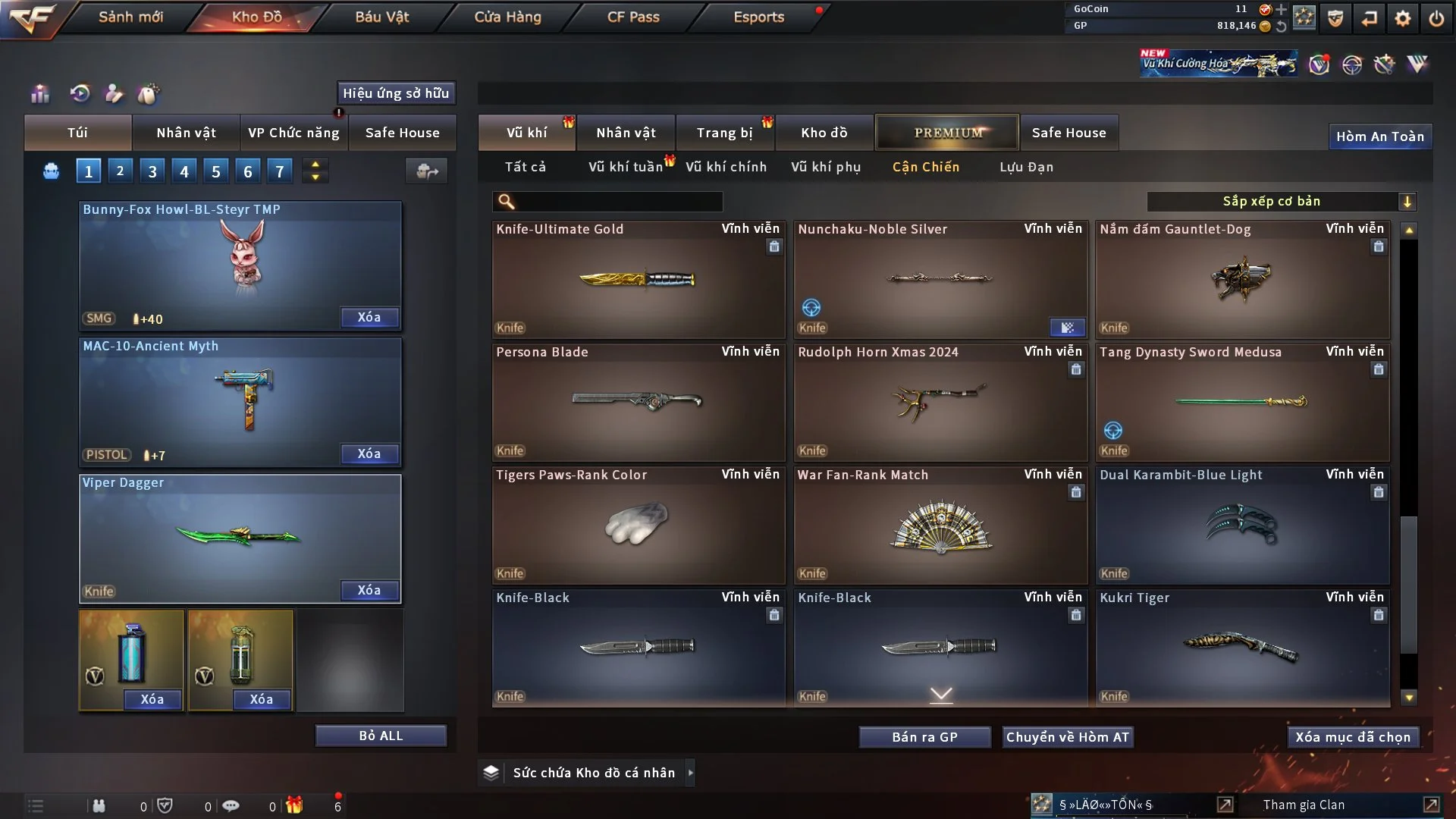Click the Bán ra GP button

pyautogui.click(x=924, y=737)
